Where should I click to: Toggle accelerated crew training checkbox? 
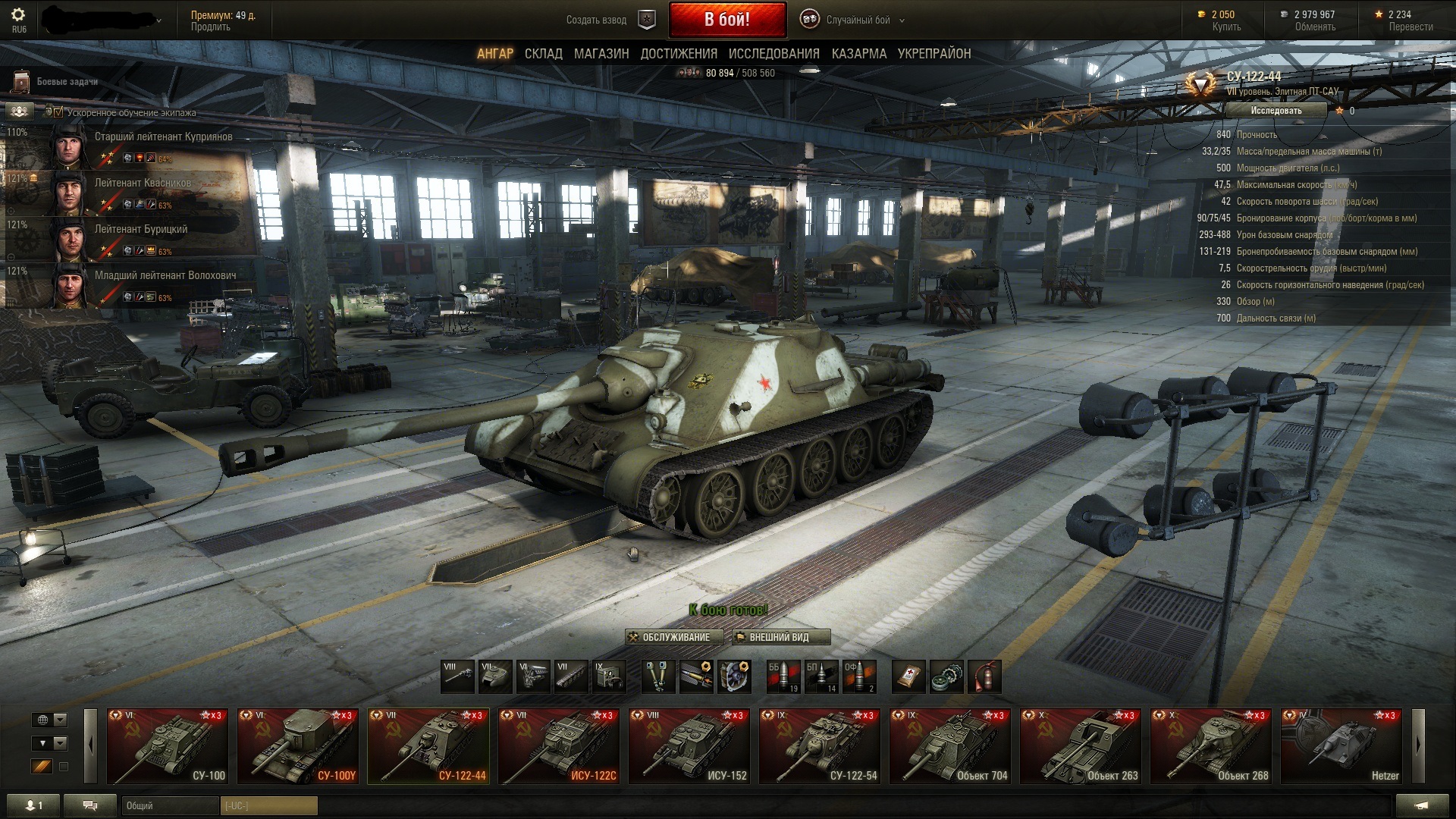59,112
